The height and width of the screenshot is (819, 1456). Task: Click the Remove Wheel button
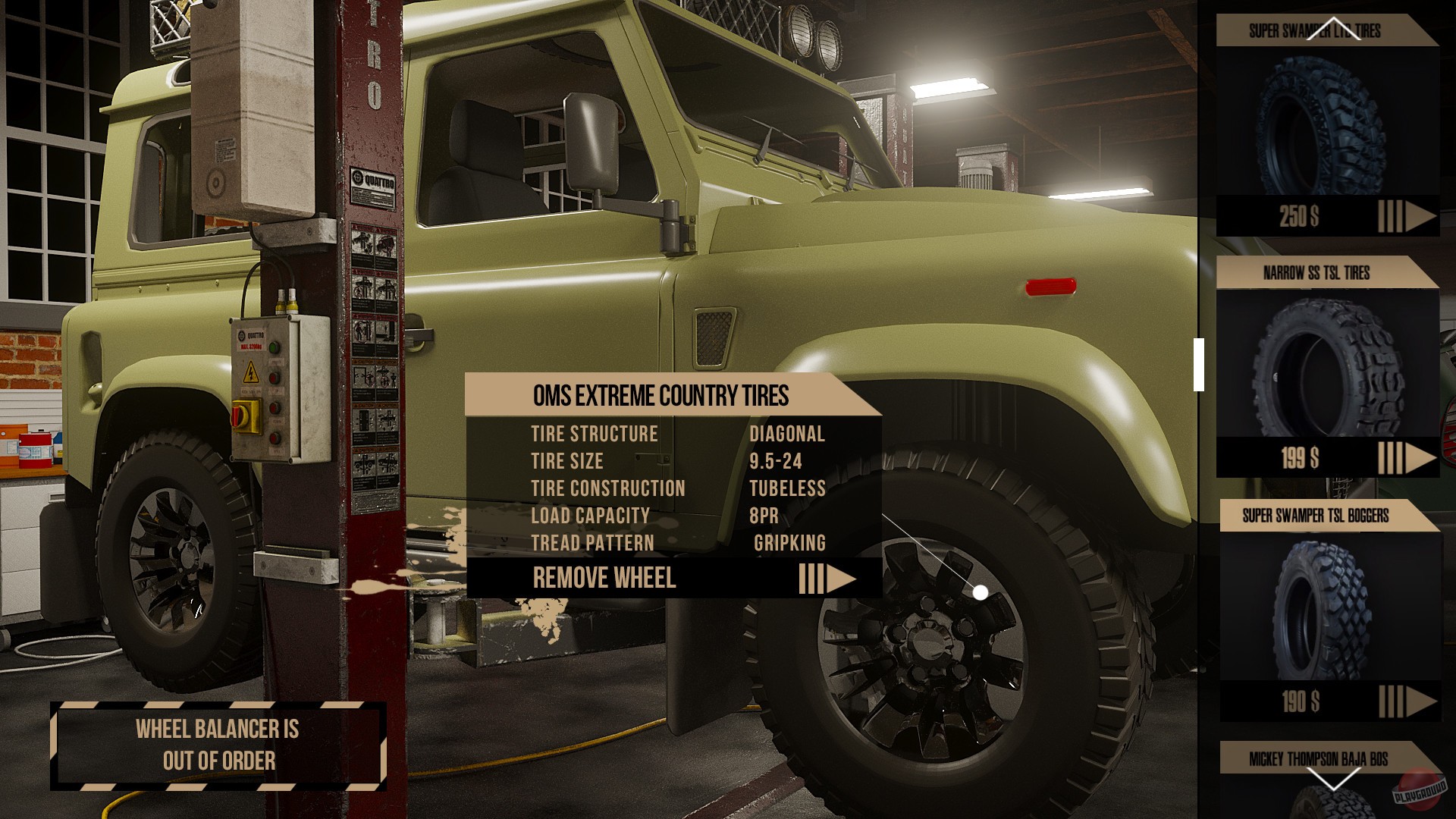click(x=607, y=579)
